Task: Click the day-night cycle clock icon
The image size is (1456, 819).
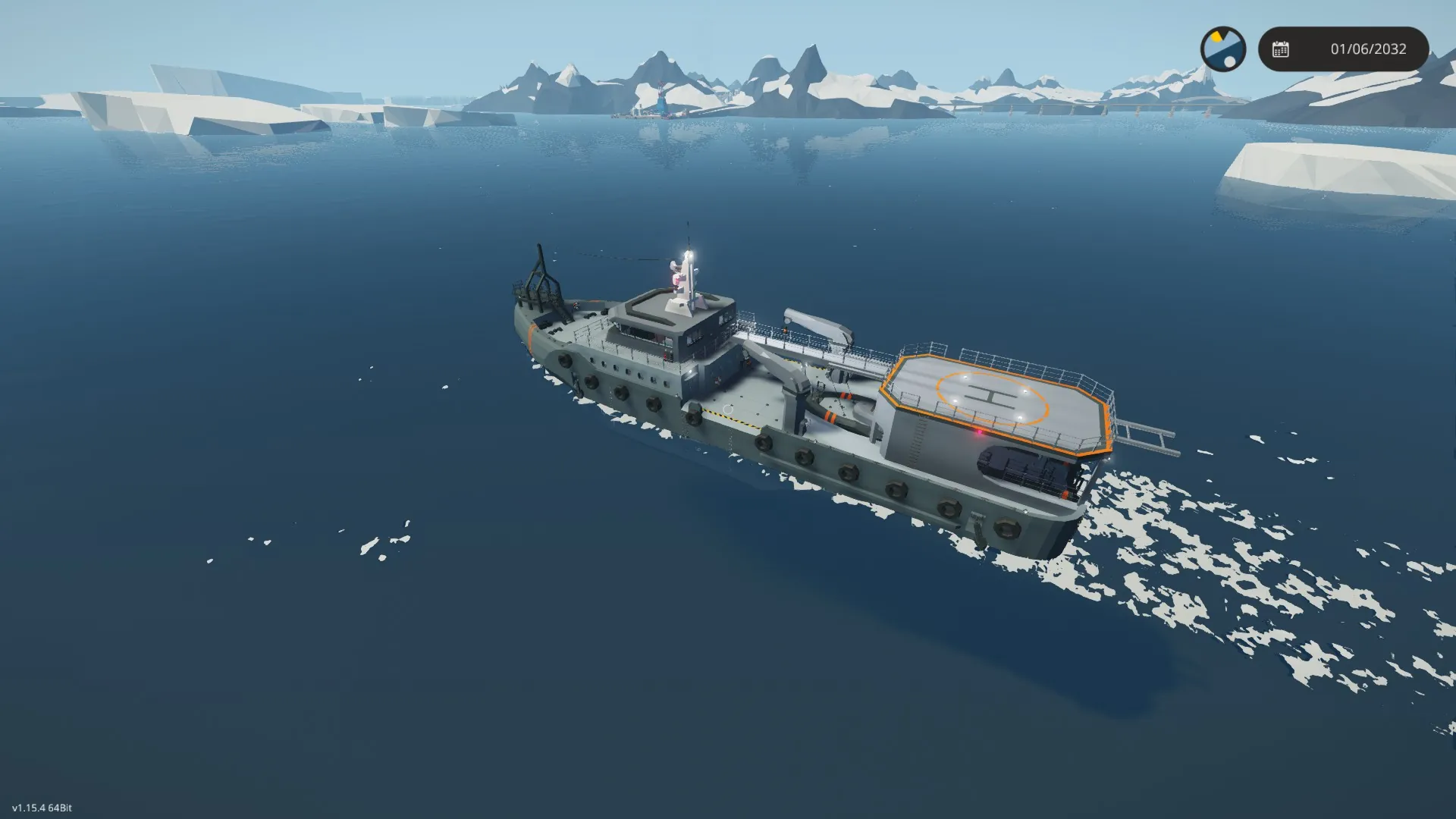Action: (1222, 49)
